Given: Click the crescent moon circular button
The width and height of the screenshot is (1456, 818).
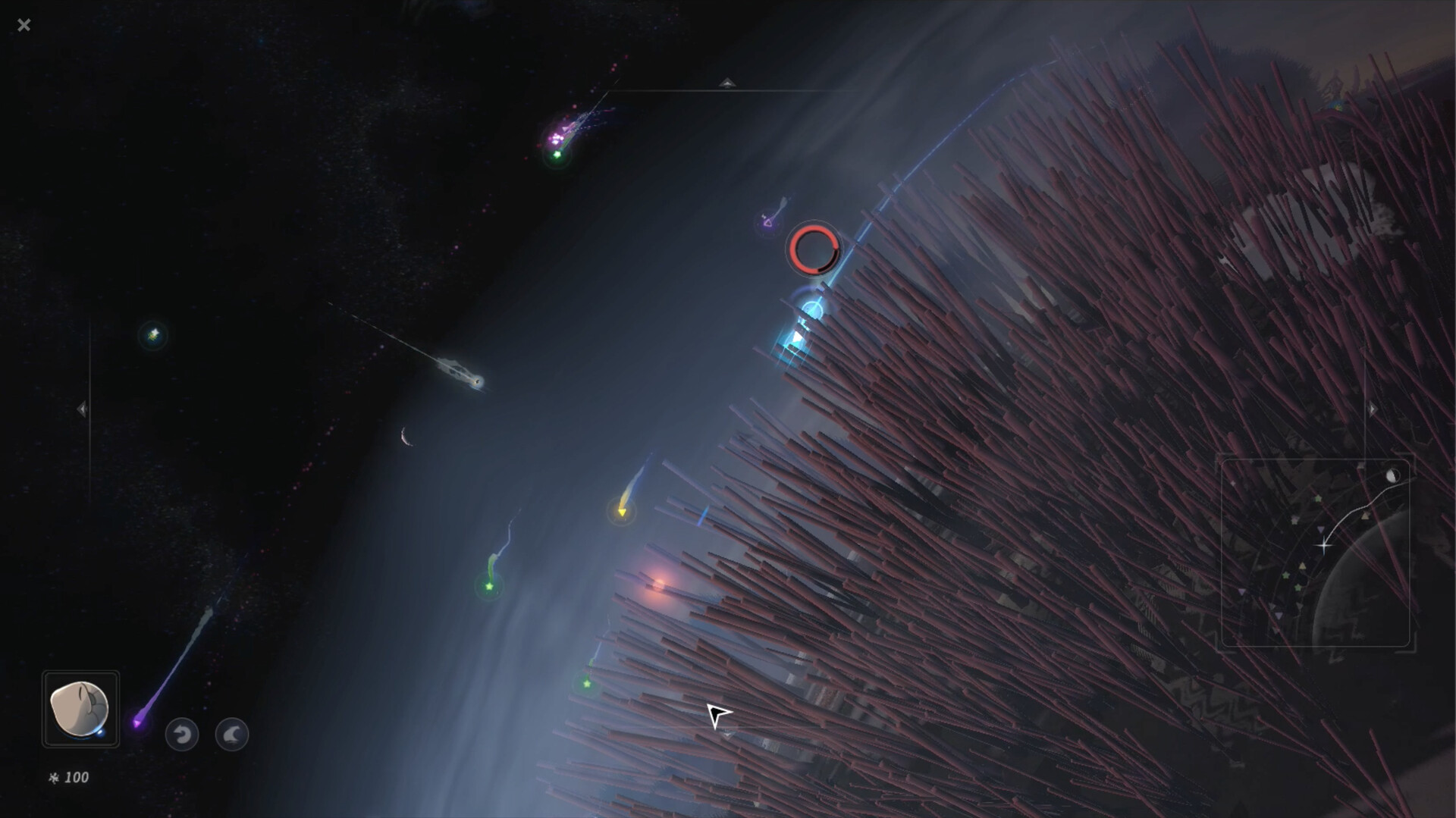Looking at the screenshot, I should tap(232, 734).
